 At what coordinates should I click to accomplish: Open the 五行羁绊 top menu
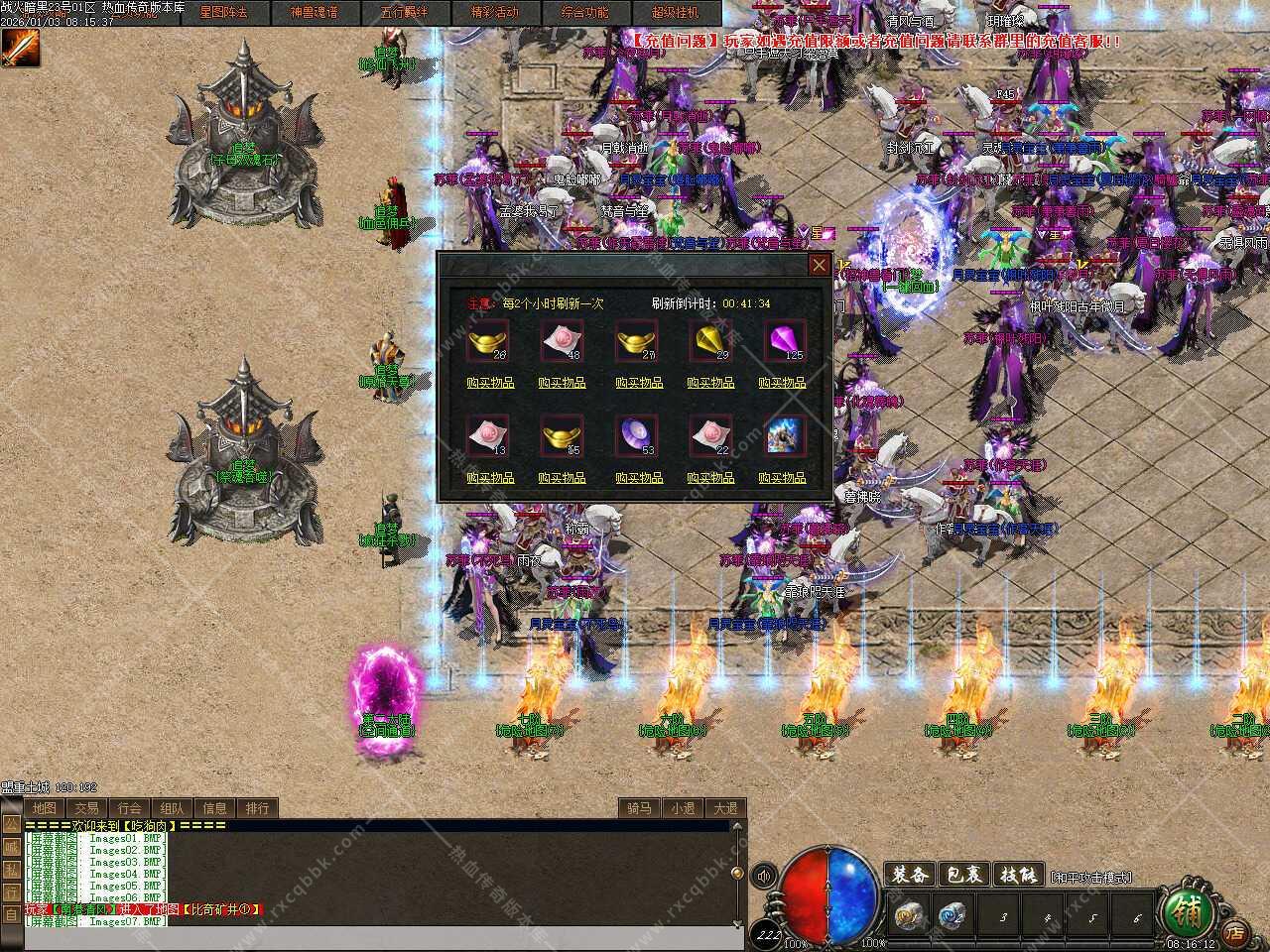point(404,13)
